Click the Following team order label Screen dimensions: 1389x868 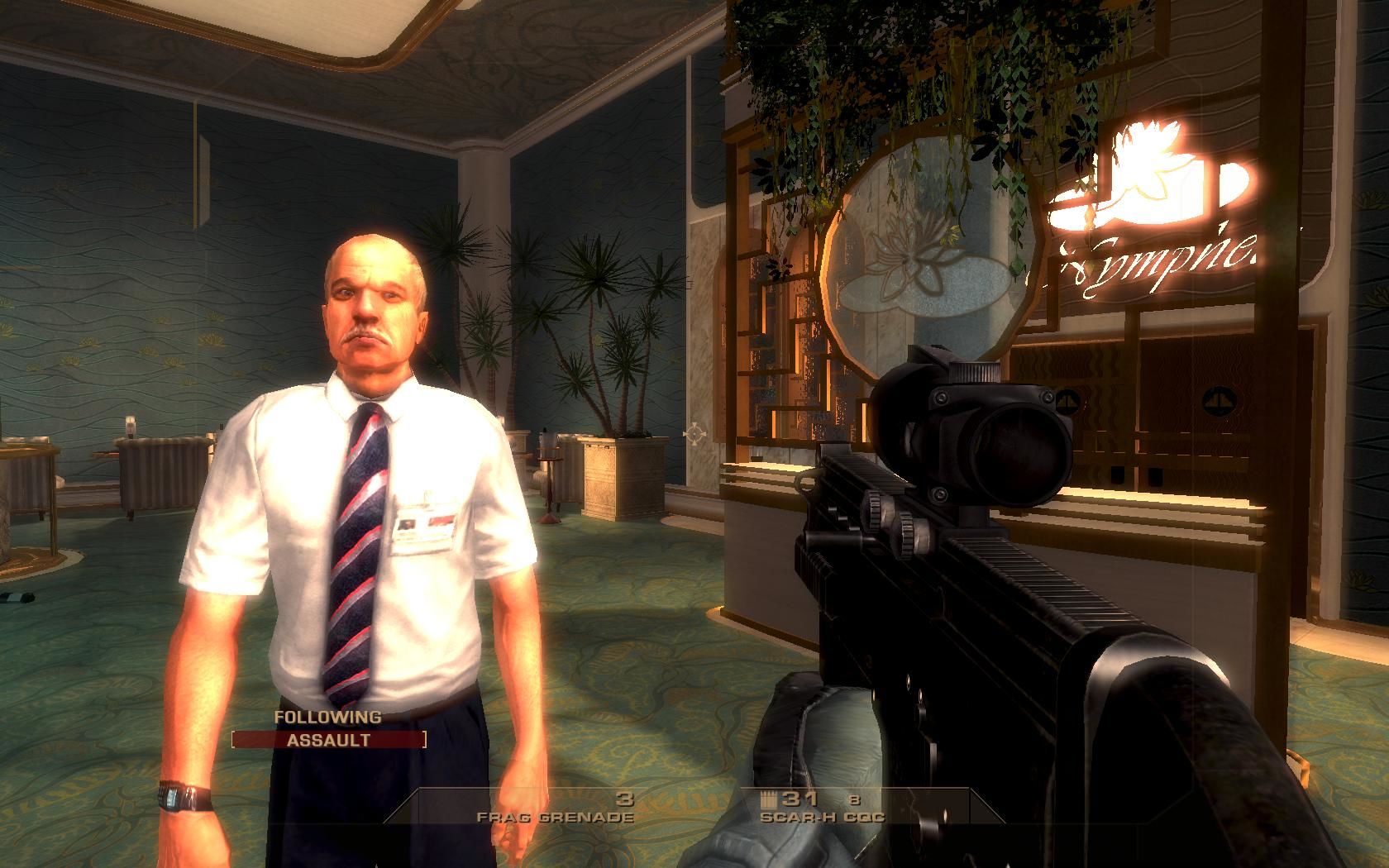[328, 718]
